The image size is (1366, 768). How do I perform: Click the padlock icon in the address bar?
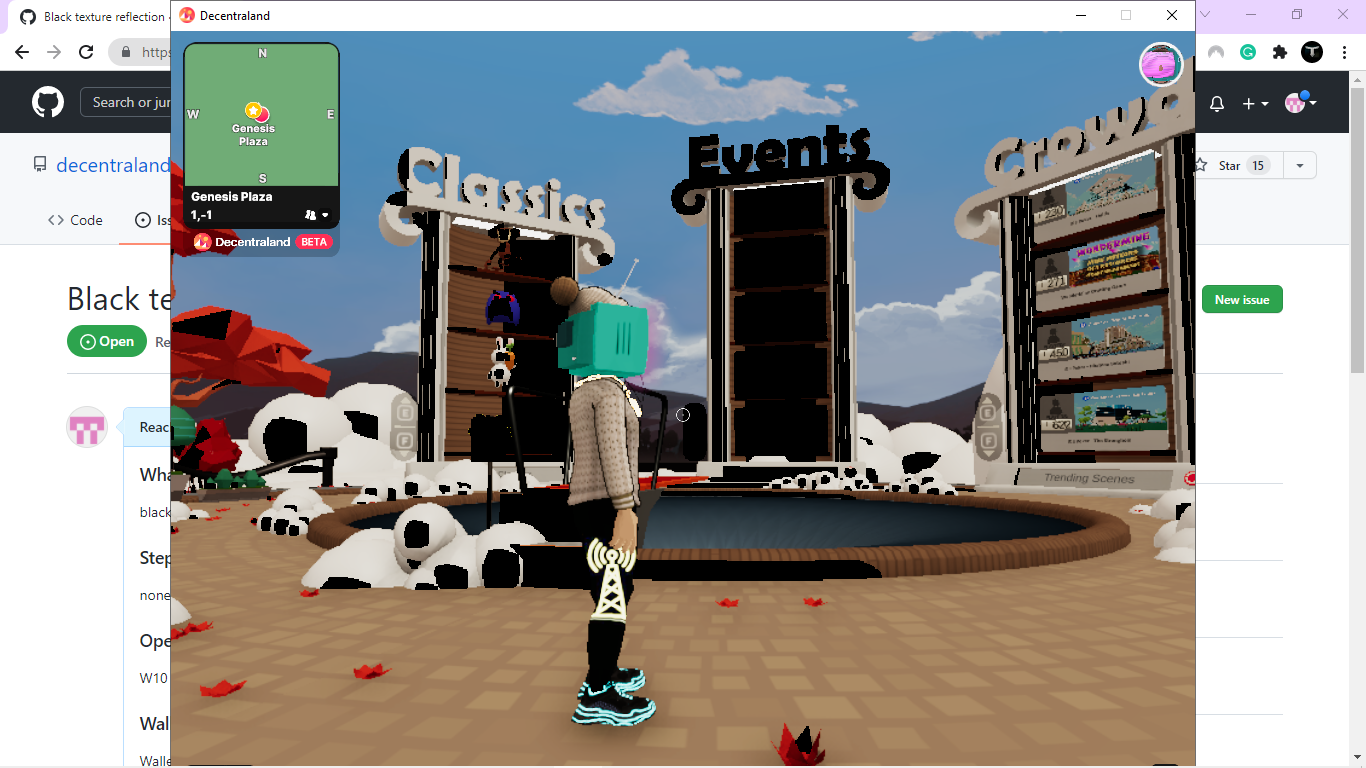pos(126,50)
